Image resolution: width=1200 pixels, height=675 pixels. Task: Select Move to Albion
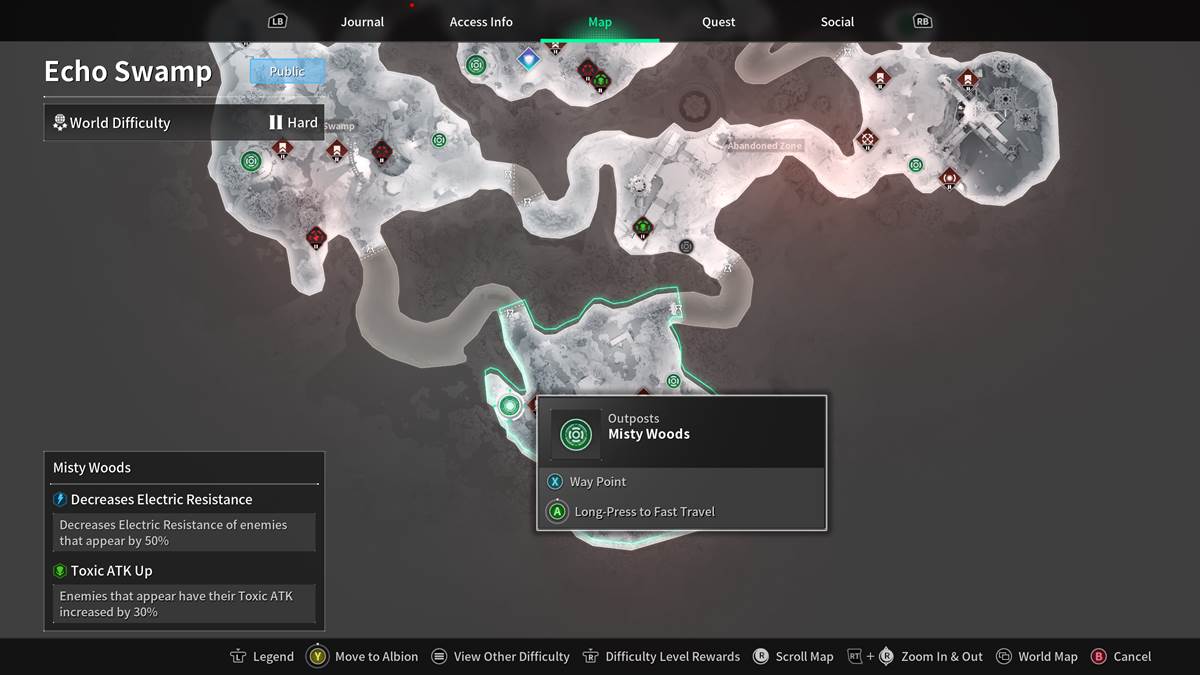pos(364,657)
